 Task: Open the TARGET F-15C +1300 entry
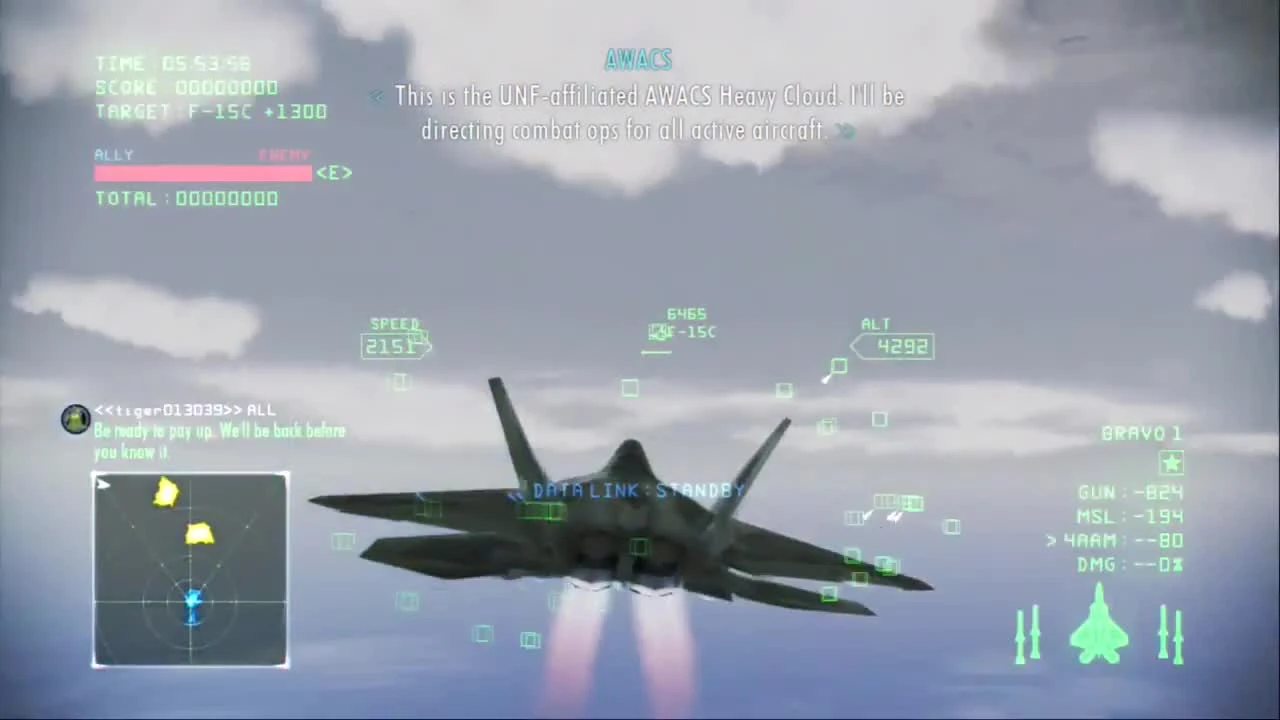tap(210, 111)
